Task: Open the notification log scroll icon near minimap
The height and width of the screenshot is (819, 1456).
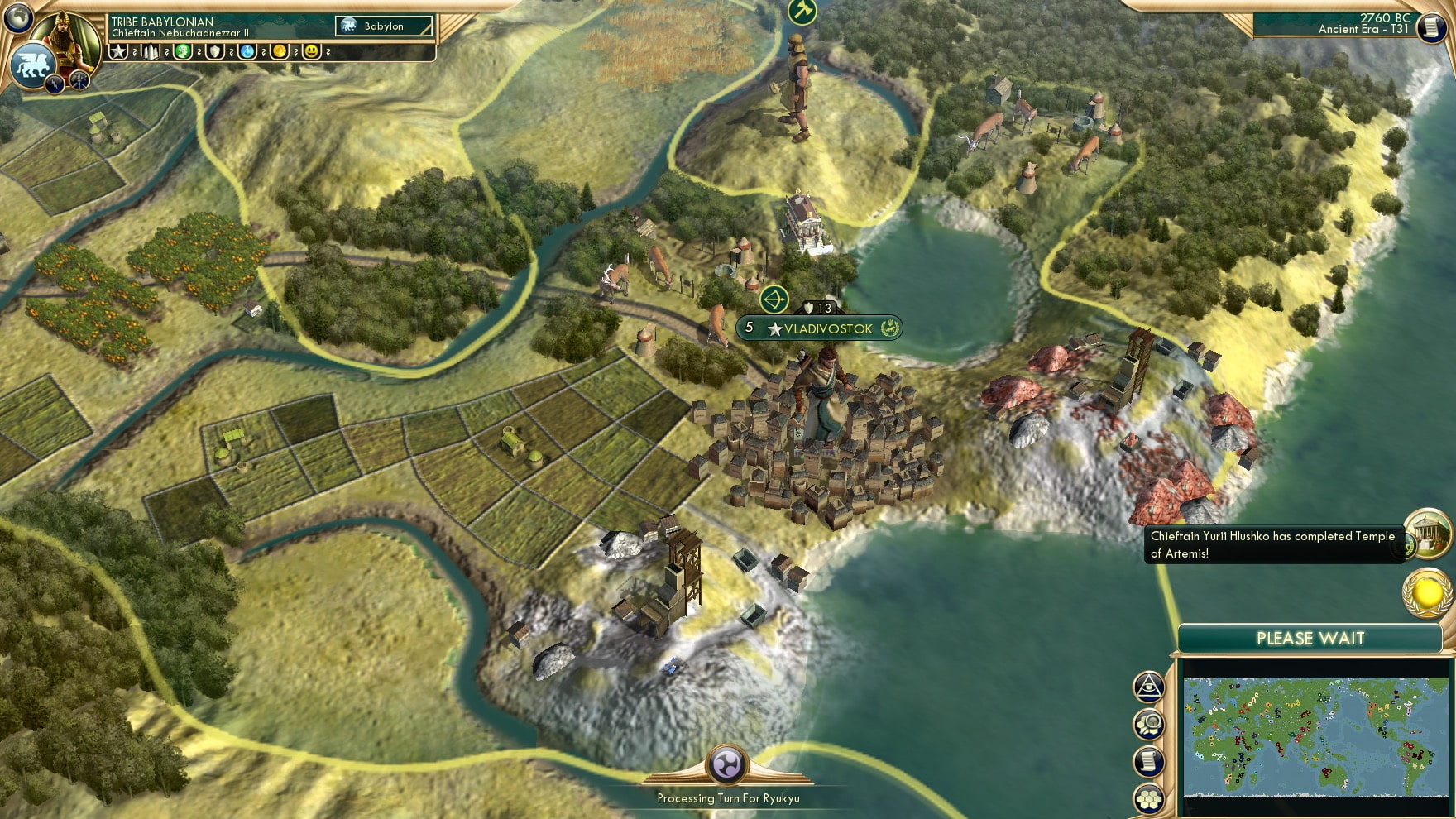Action: (x=1148, y=761)
